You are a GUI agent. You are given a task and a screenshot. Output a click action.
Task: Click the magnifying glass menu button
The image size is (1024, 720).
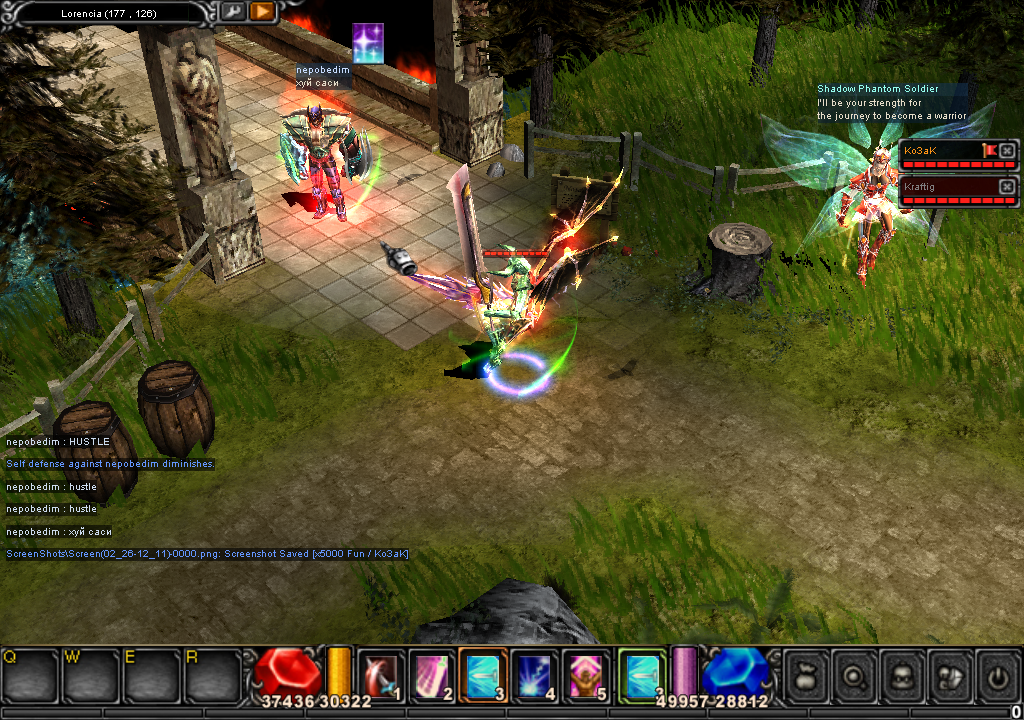(854, 677)
